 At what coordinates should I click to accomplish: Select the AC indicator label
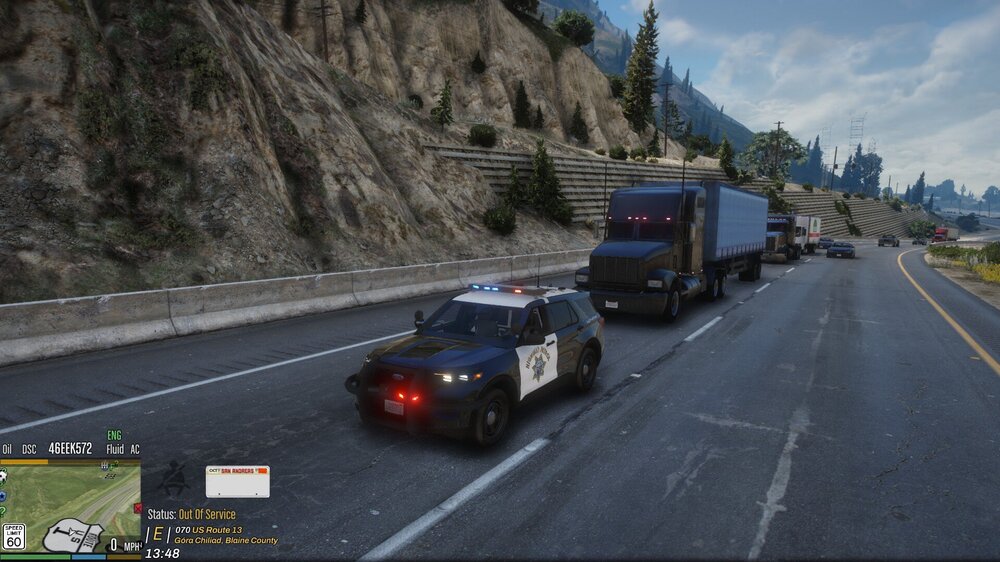(x=134, y=450)
